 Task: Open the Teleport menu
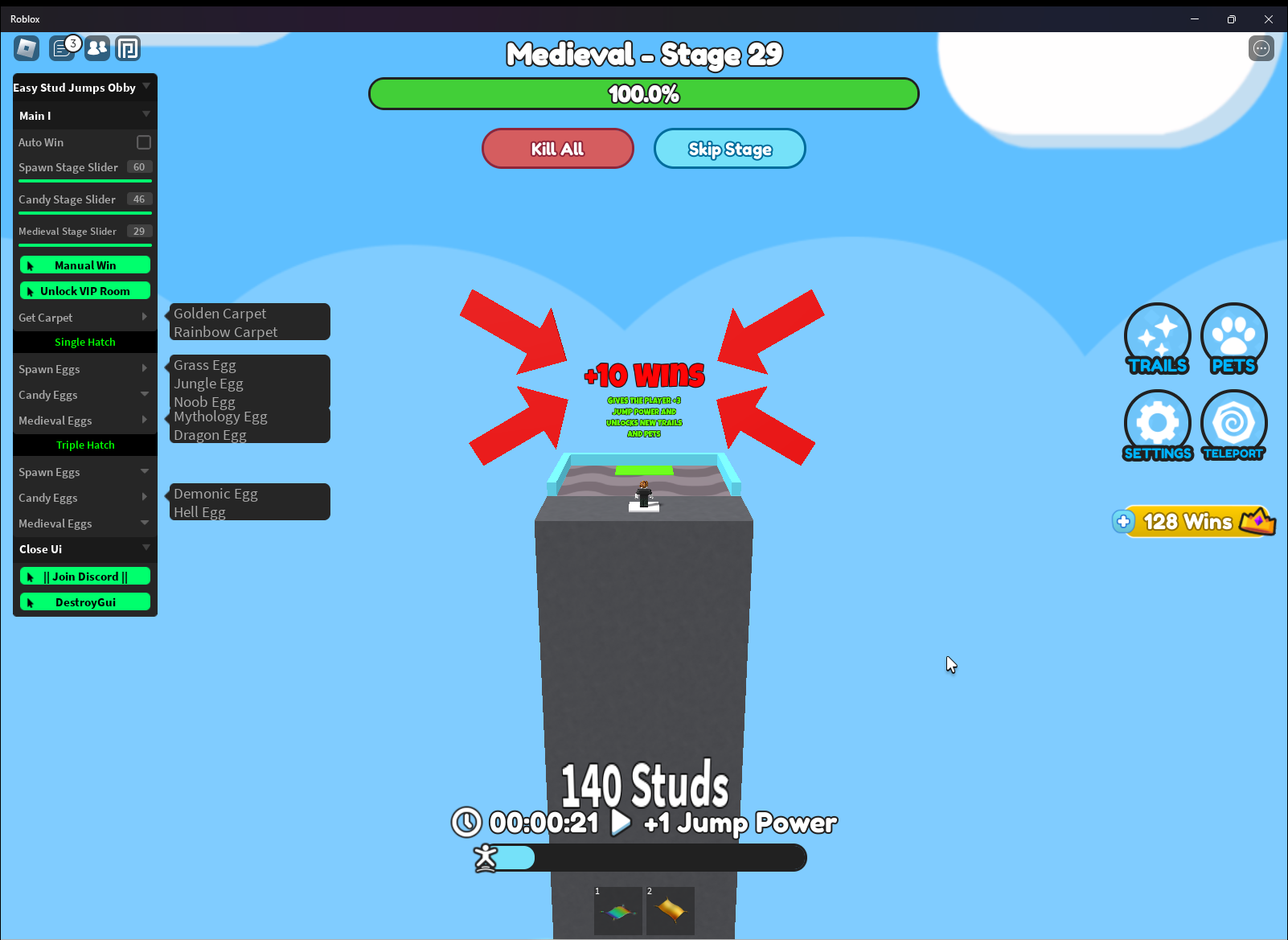1233,425
